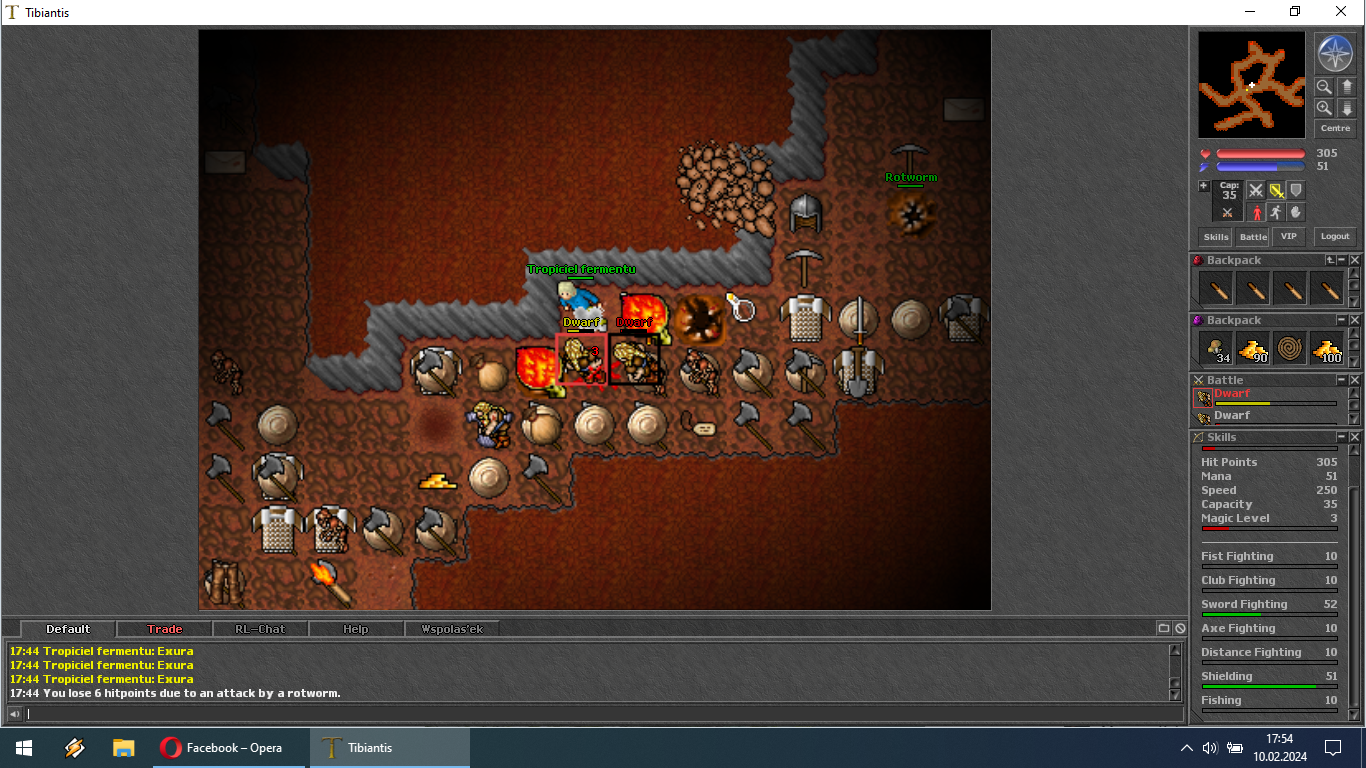Image resolution: width=1366 pixels, height=768 pixels.
Task: Open the Help chat tab
Action: coord(356,629)
